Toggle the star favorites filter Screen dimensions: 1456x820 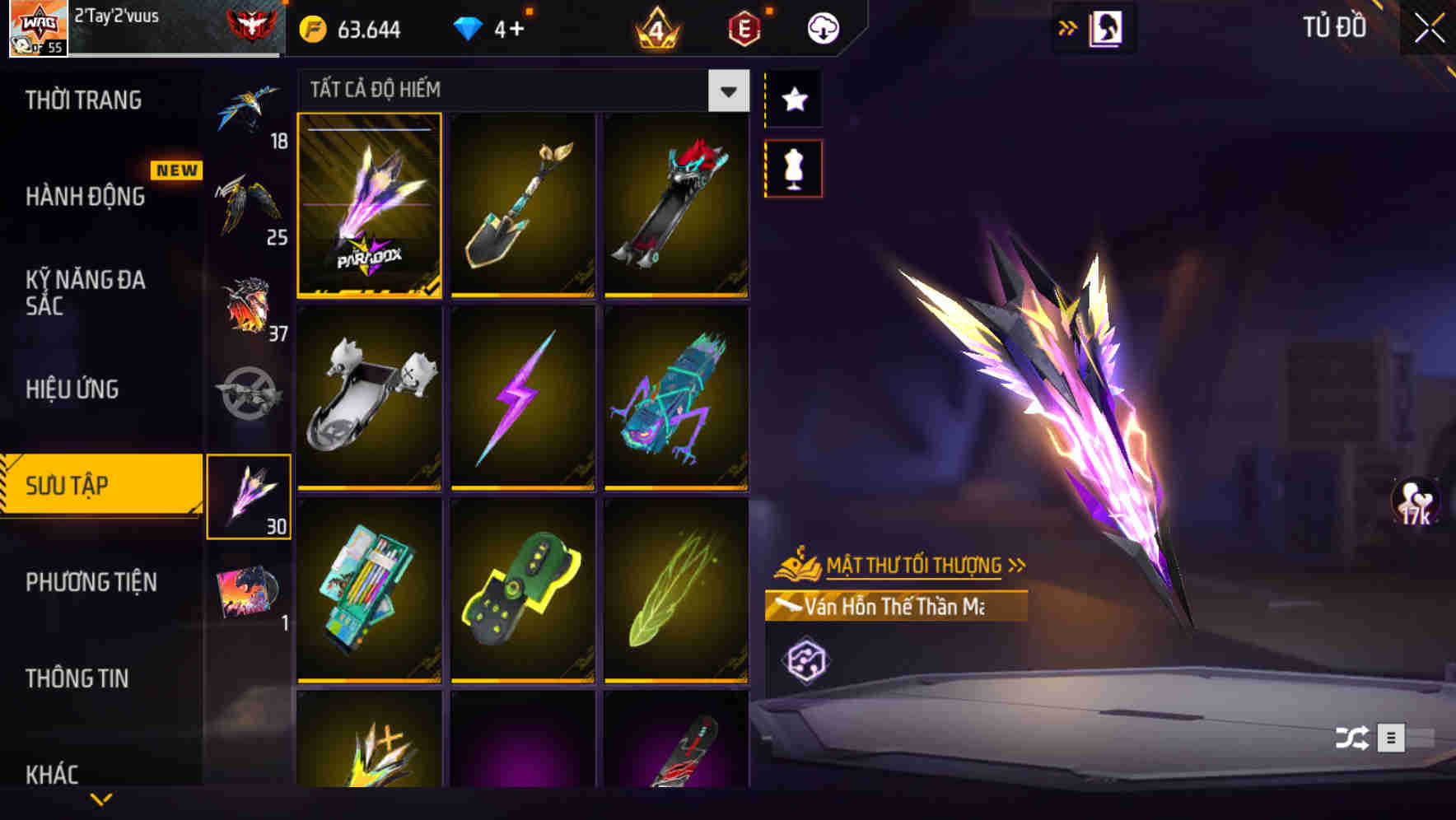tap(793, 100)
